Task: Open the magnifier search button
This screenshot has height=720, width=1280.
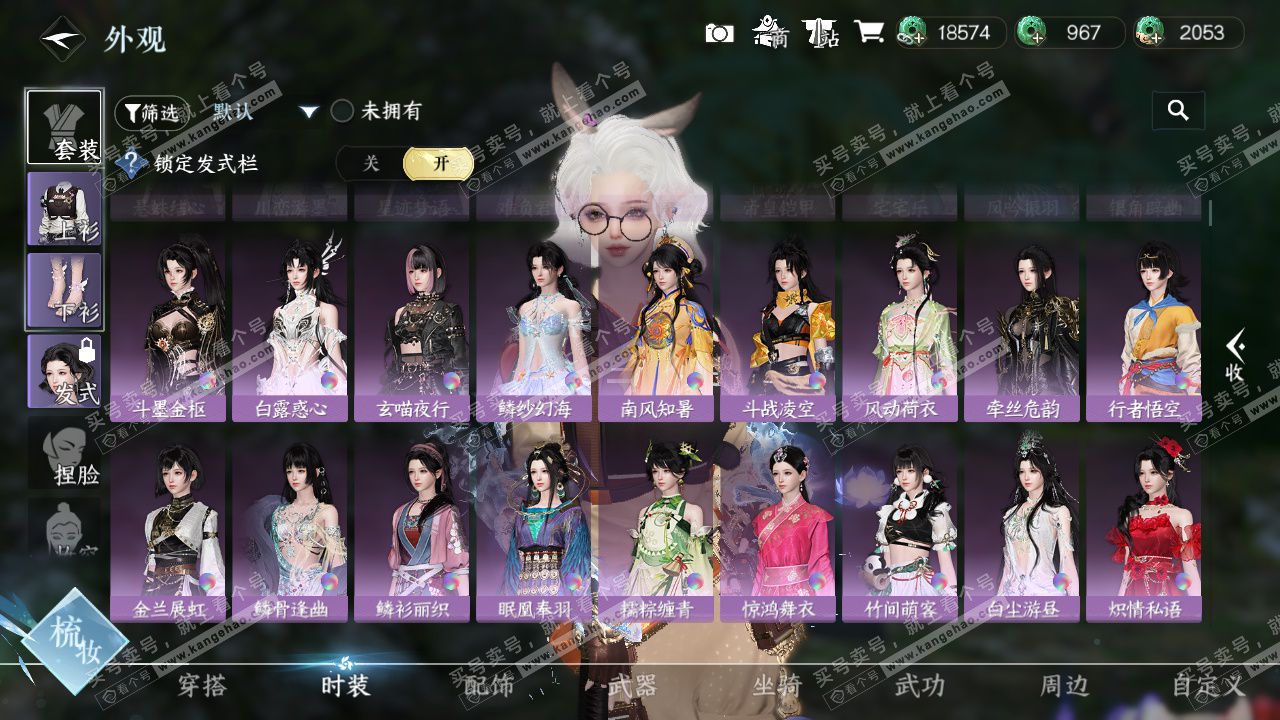Action: tap(1178, 111)
